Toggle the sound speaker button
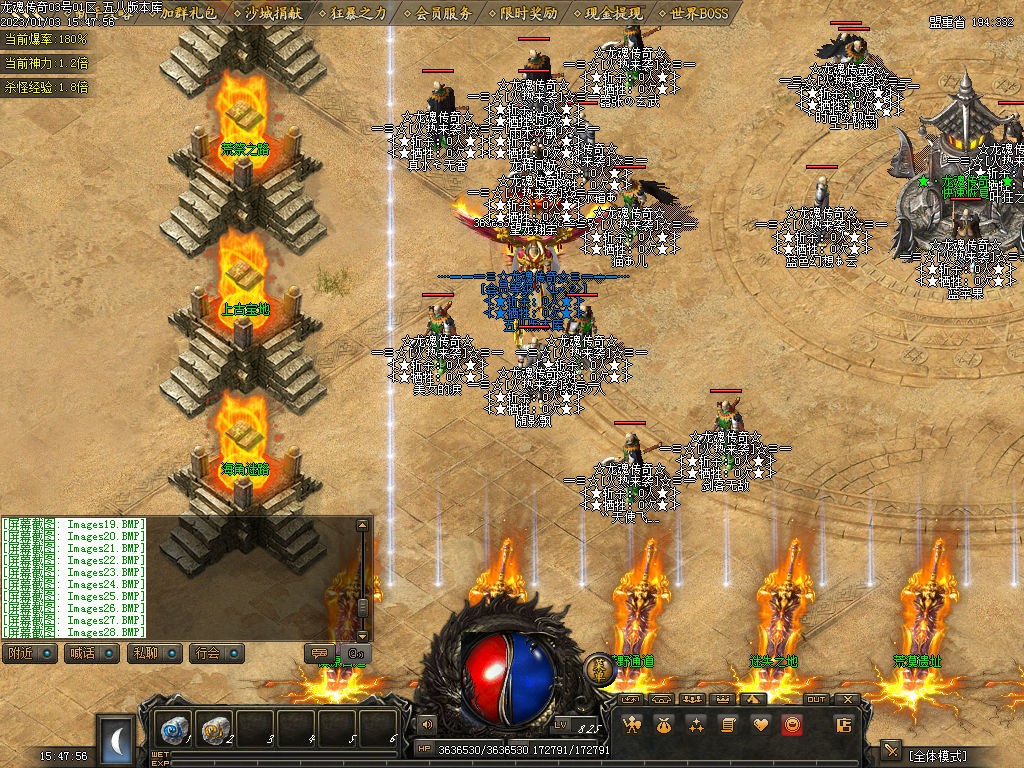Viewport: 1024px width, 768px height. coord(427,723)
